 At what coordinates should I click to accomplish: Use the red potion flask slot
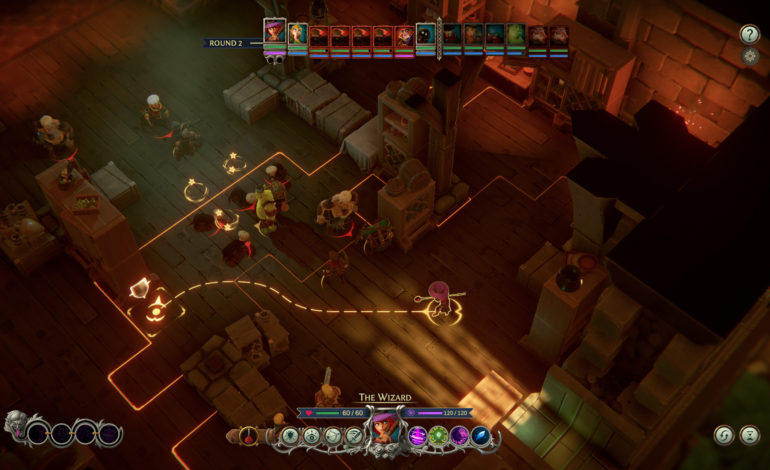pos(246,436)
